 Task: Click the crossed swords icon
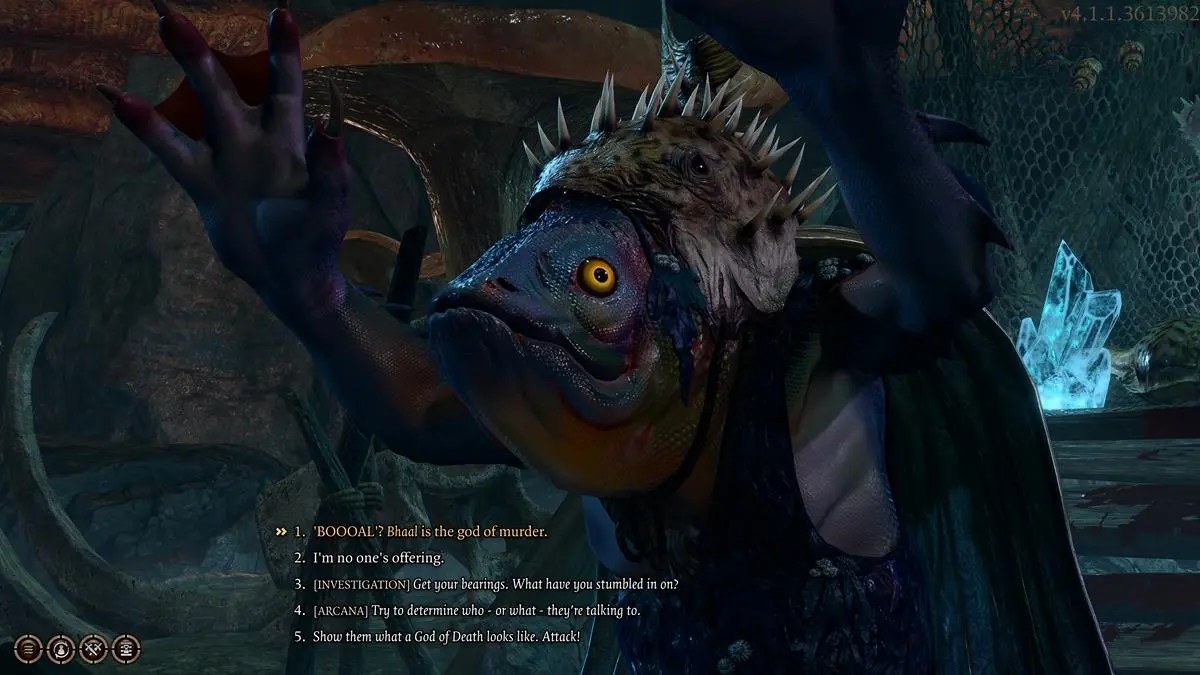[93, 649]
